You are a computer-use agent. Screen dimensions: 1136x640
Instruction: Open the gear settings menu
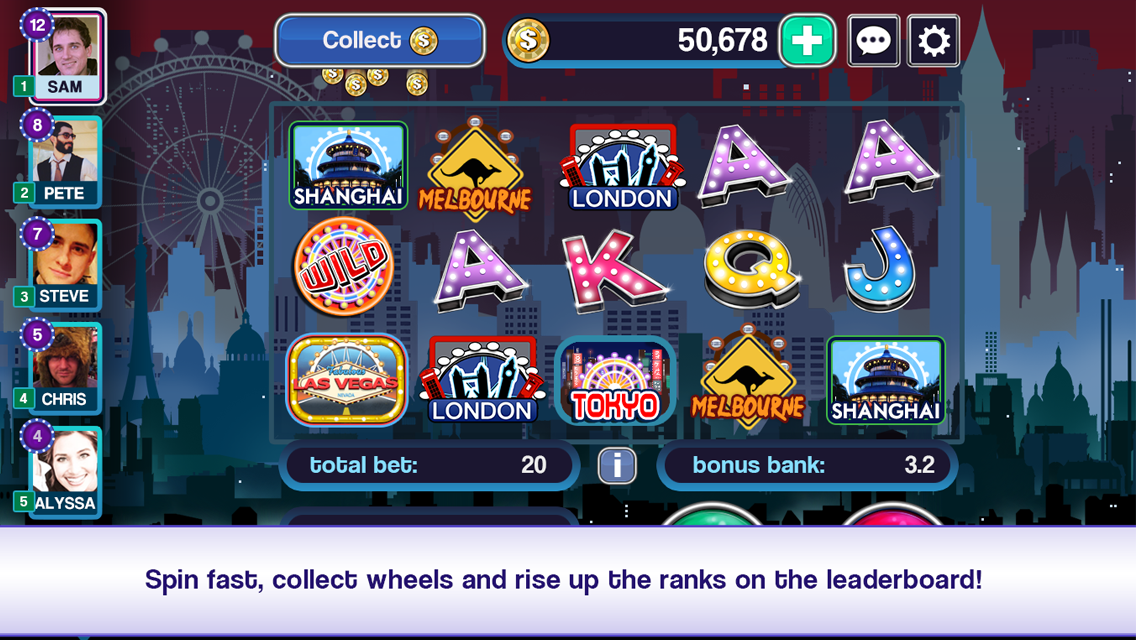coord(933,41)
